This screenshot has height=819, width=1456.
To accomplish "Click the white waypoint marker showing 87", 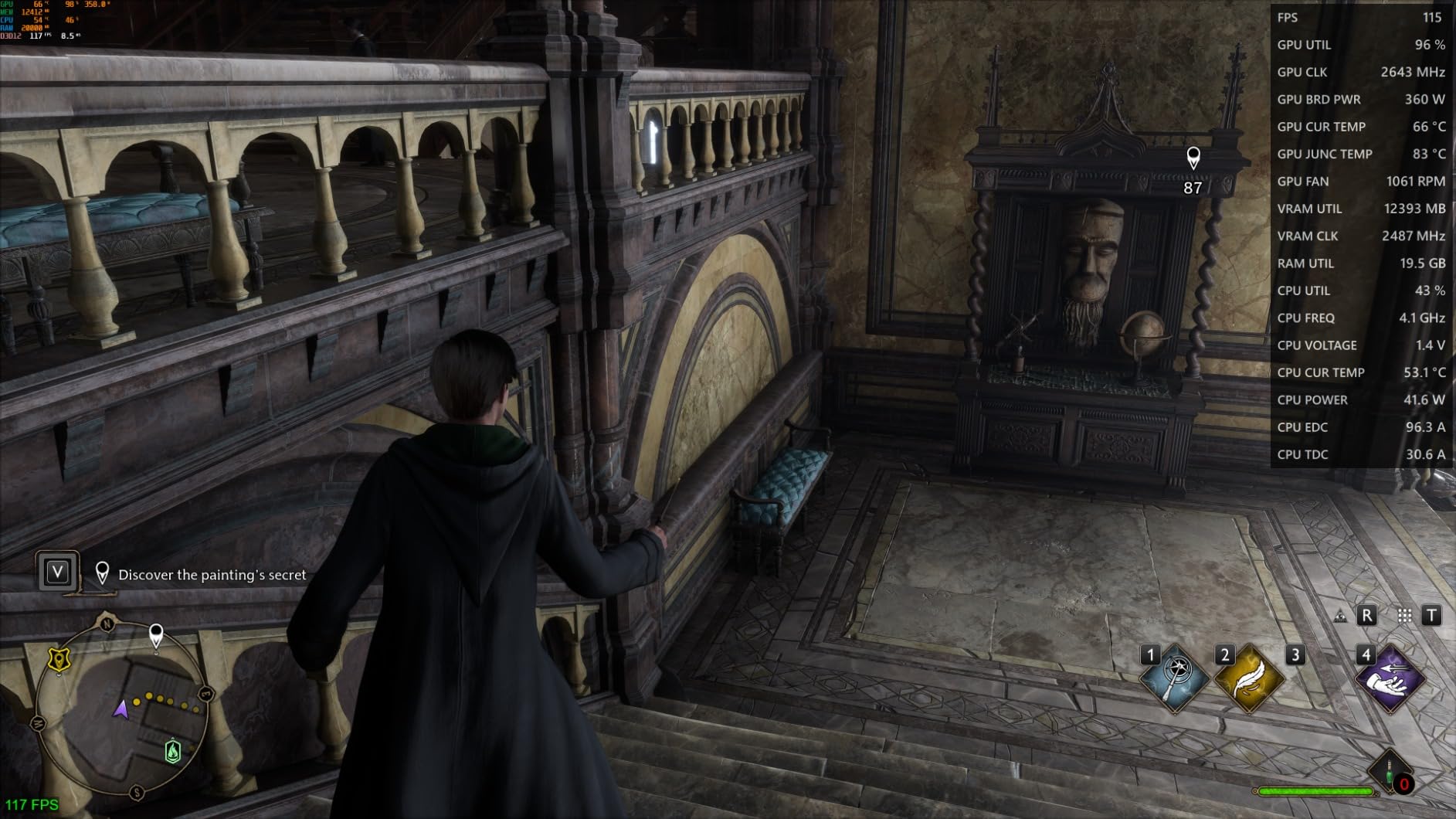I will tap(1193, 159).
